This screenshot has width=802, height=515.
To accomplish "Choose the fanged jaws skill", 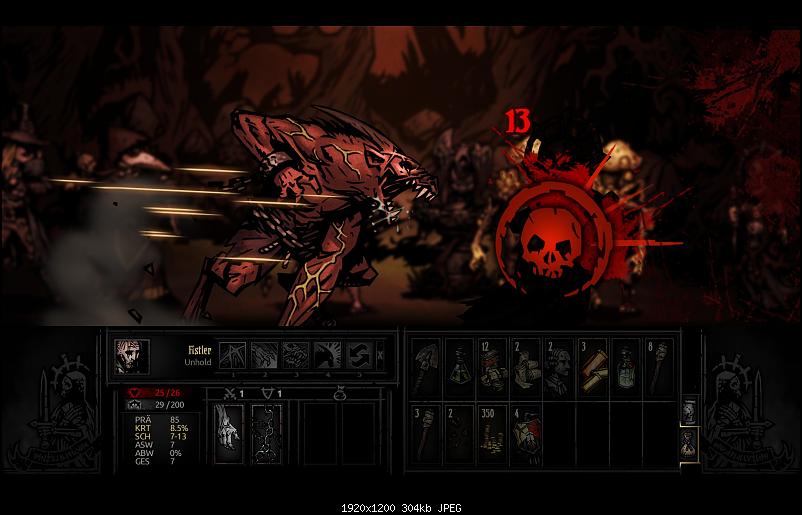I will pos(295,353).
